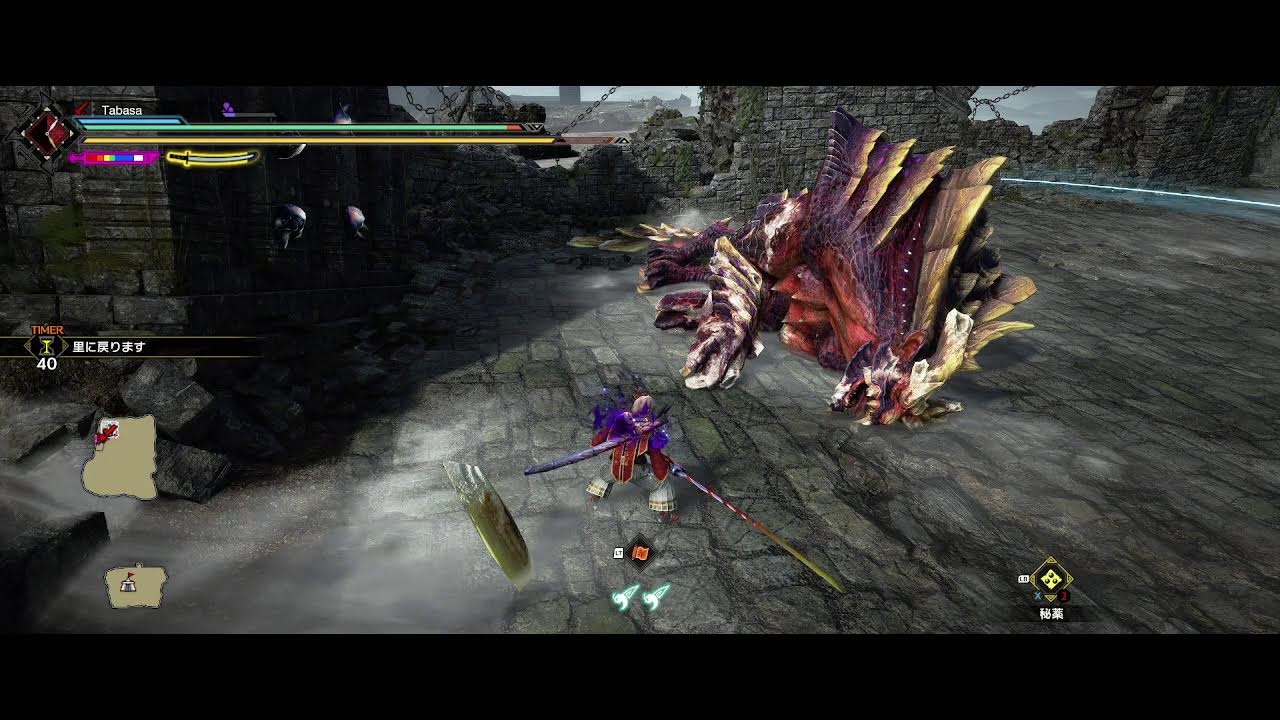Select the red weapon emblem beside Tabasa

click(46, 131)
